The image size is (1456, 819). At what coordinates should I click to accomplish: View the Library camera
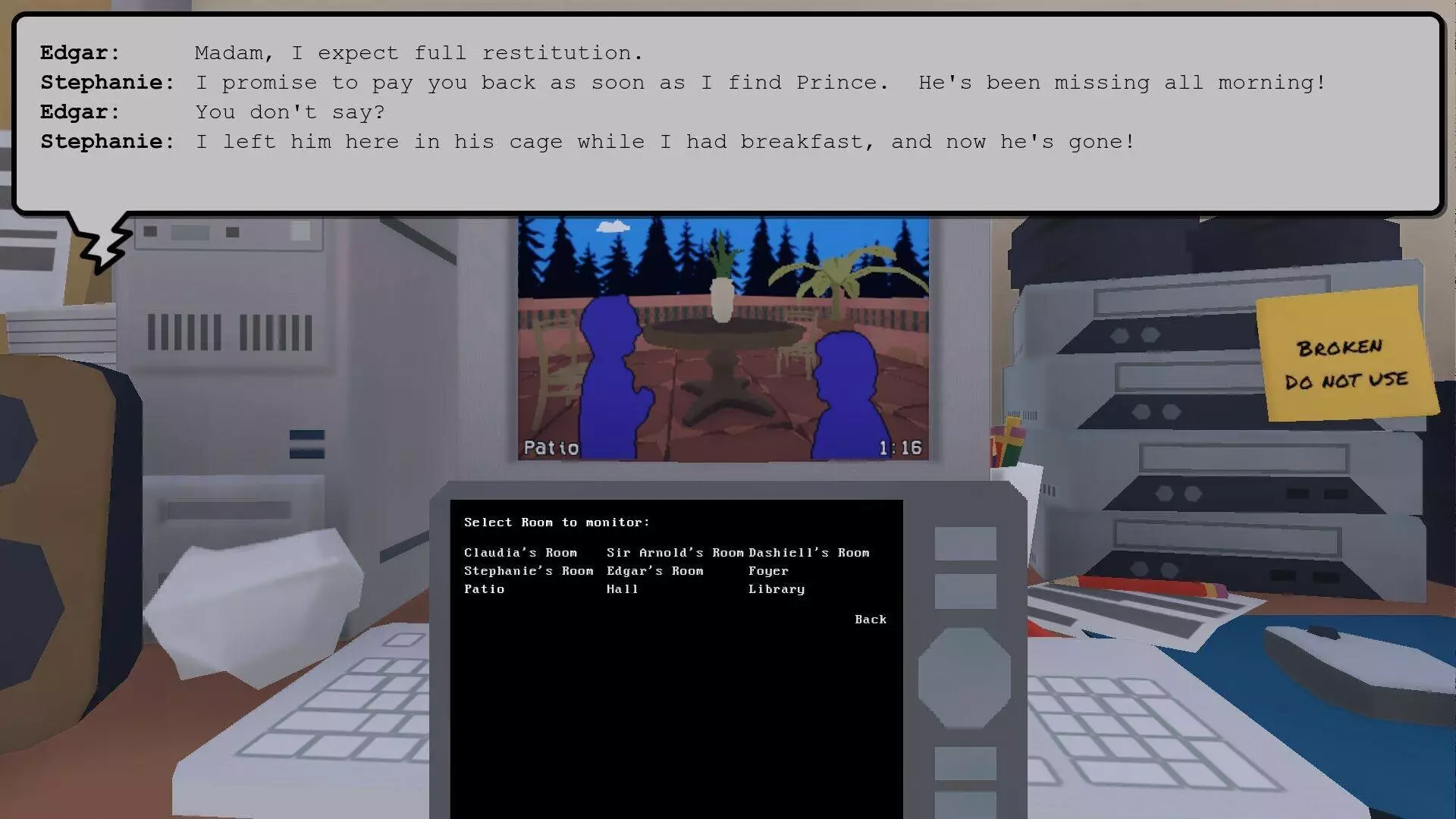coord(776,588)
